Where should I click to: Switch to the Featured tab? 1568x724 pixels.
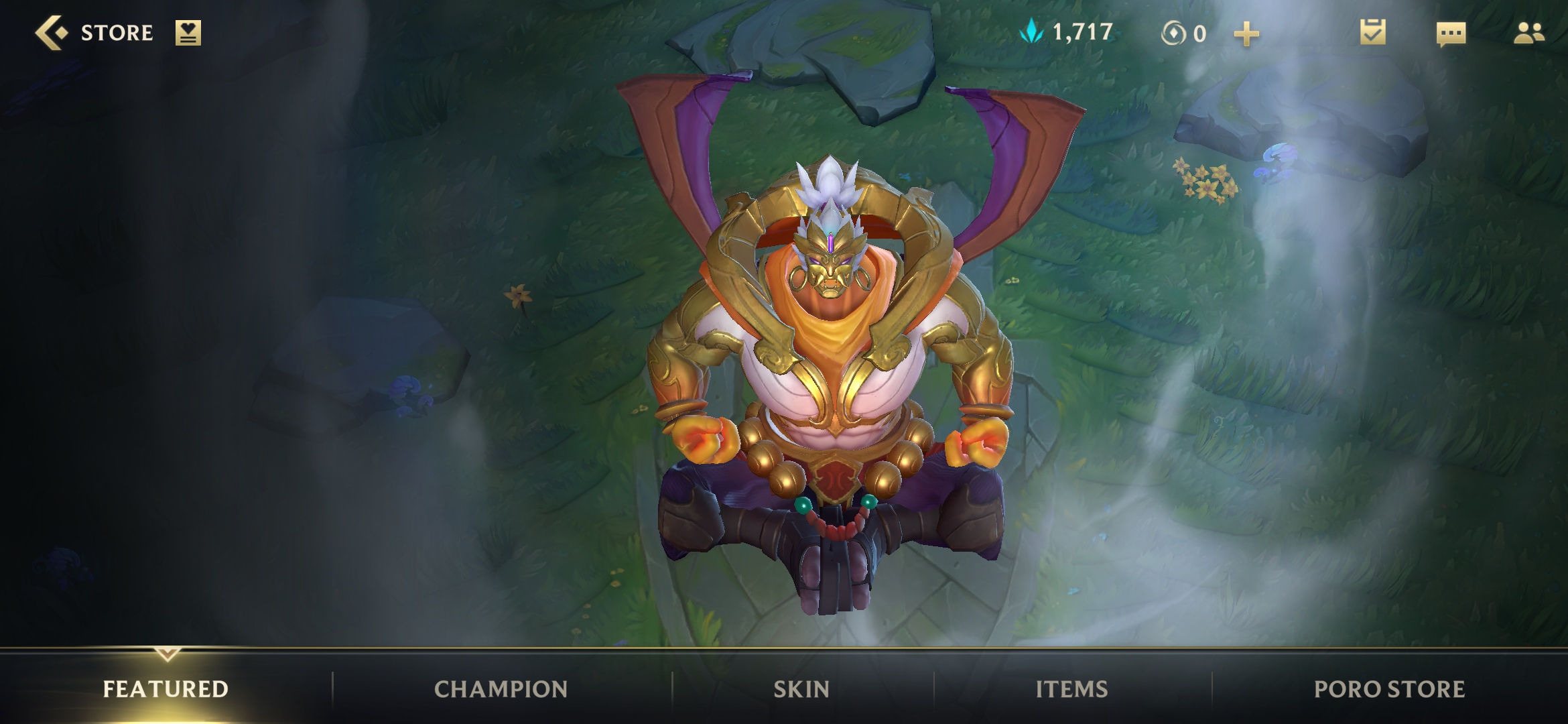point(166,689)
